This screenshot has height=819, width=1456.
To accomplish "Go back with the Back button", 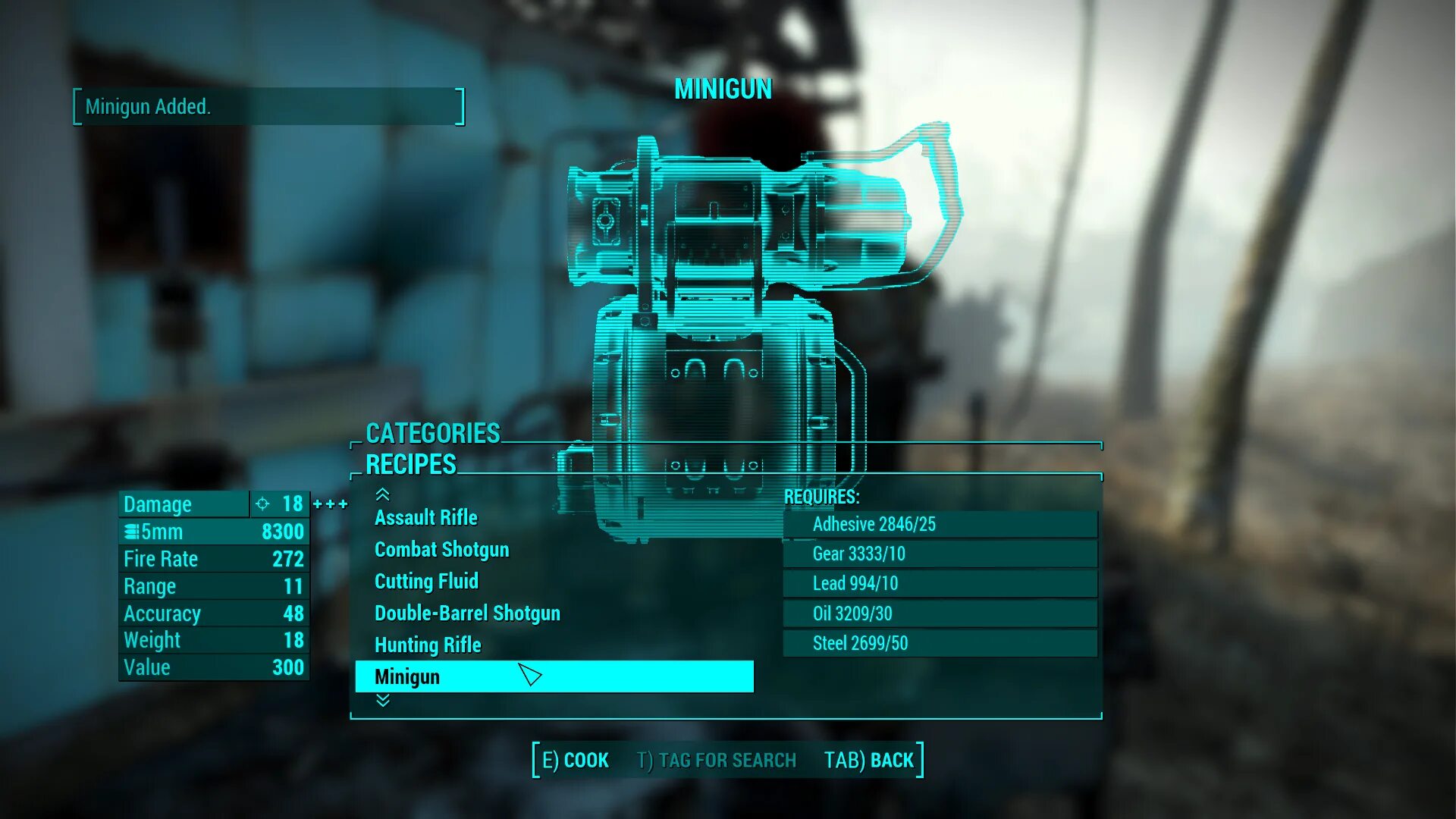I will (869, 760).
